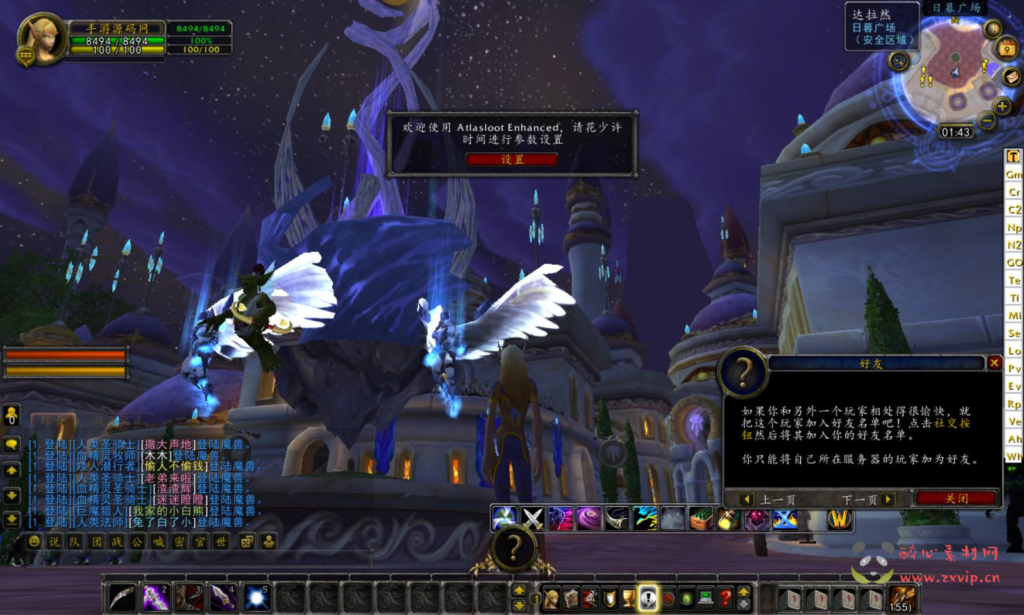
Task: Click the Gm tab on right sidebar
Action: click(1014, 174)
